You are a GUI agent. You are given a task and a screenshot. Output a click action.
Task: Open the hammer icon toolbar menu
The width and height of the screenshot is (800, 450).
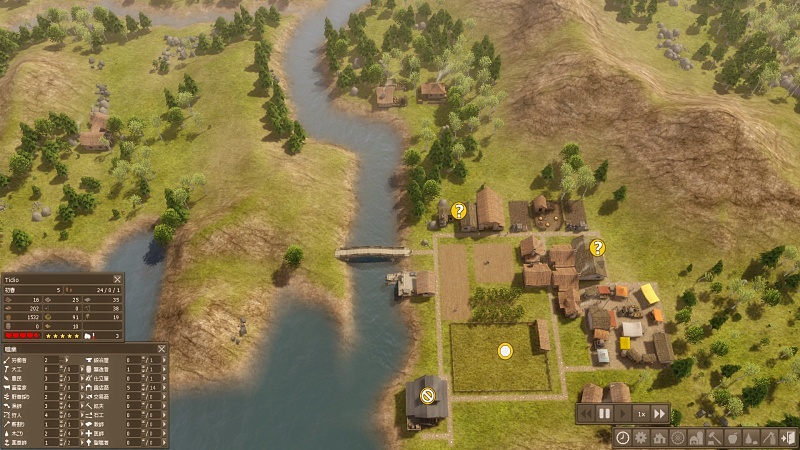pyautogui.click(x=713, y=438)
